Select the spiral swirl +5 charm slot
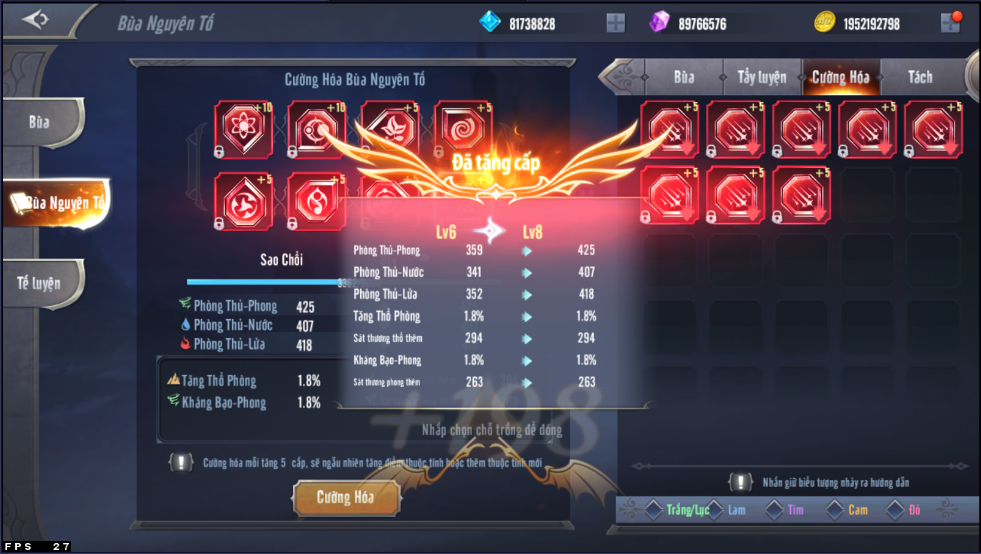 (463, 130)
